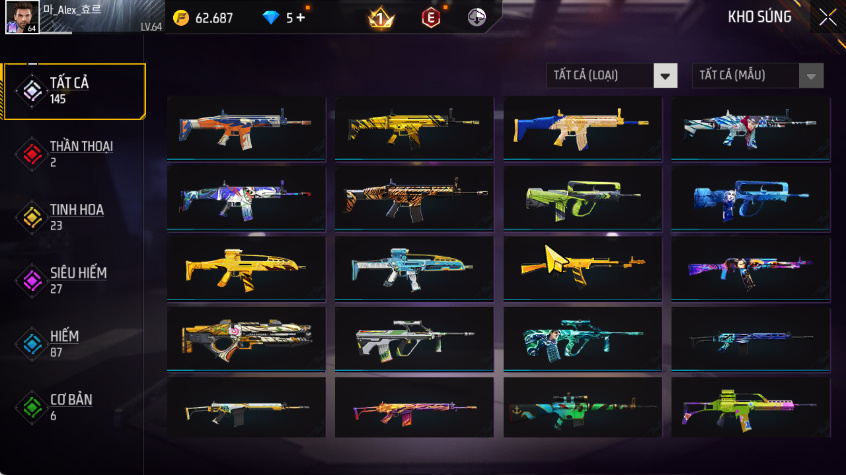846x475 pixels.
Task: Choose the CƠ BẢN category
Action: coord(73,407)
